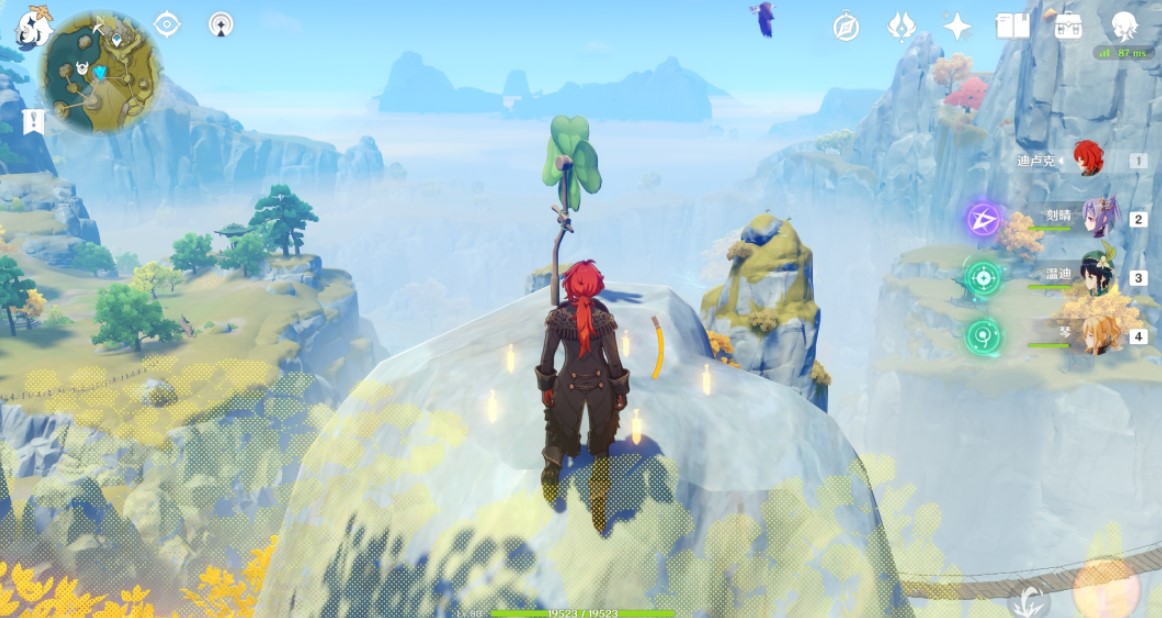1162x618 pixels.
Task: Trigger Venti's elemental burst icon
Action: pos(983,277)
